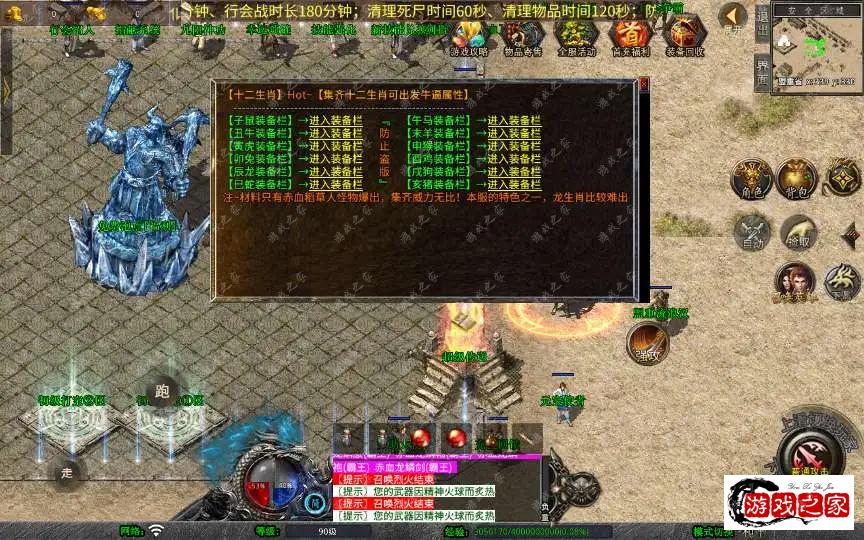Image resolution: width=864 pixels, height=540 pixels.
Task: Open the 装备回收 equipment recycle chest
Action: point(684,37)
